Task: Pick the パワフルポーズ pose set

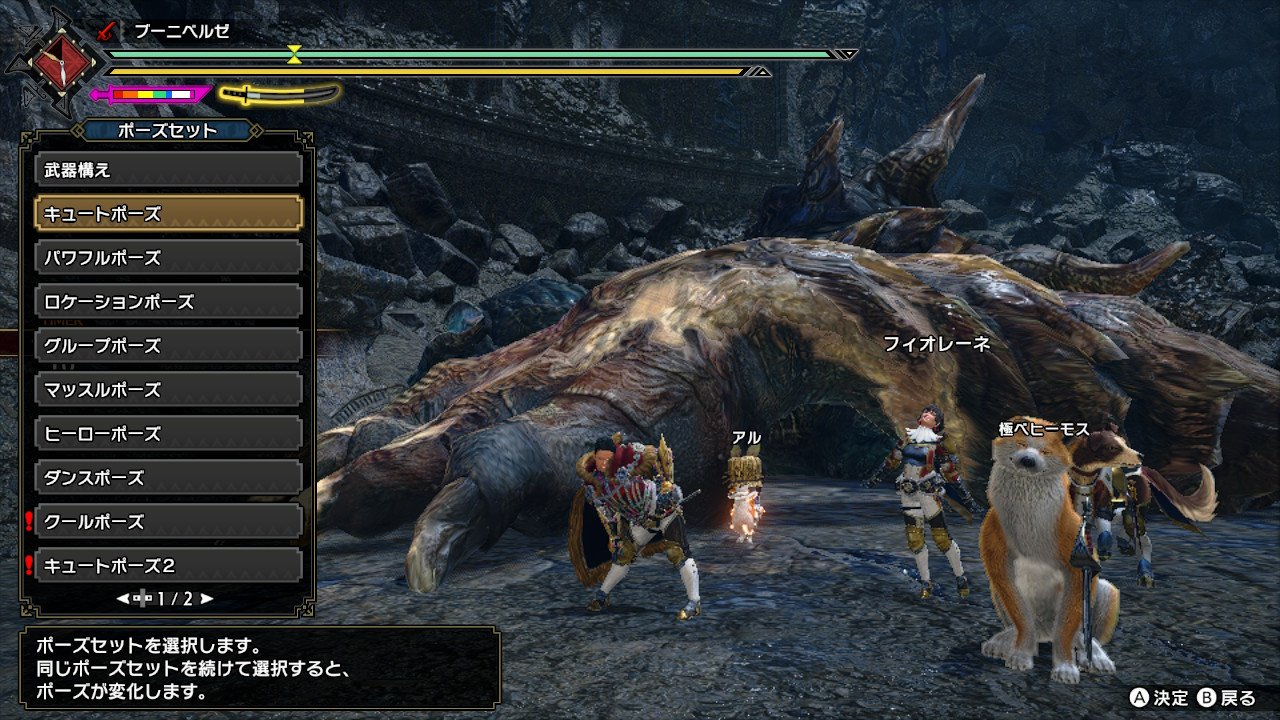Action: coord(168,258)
